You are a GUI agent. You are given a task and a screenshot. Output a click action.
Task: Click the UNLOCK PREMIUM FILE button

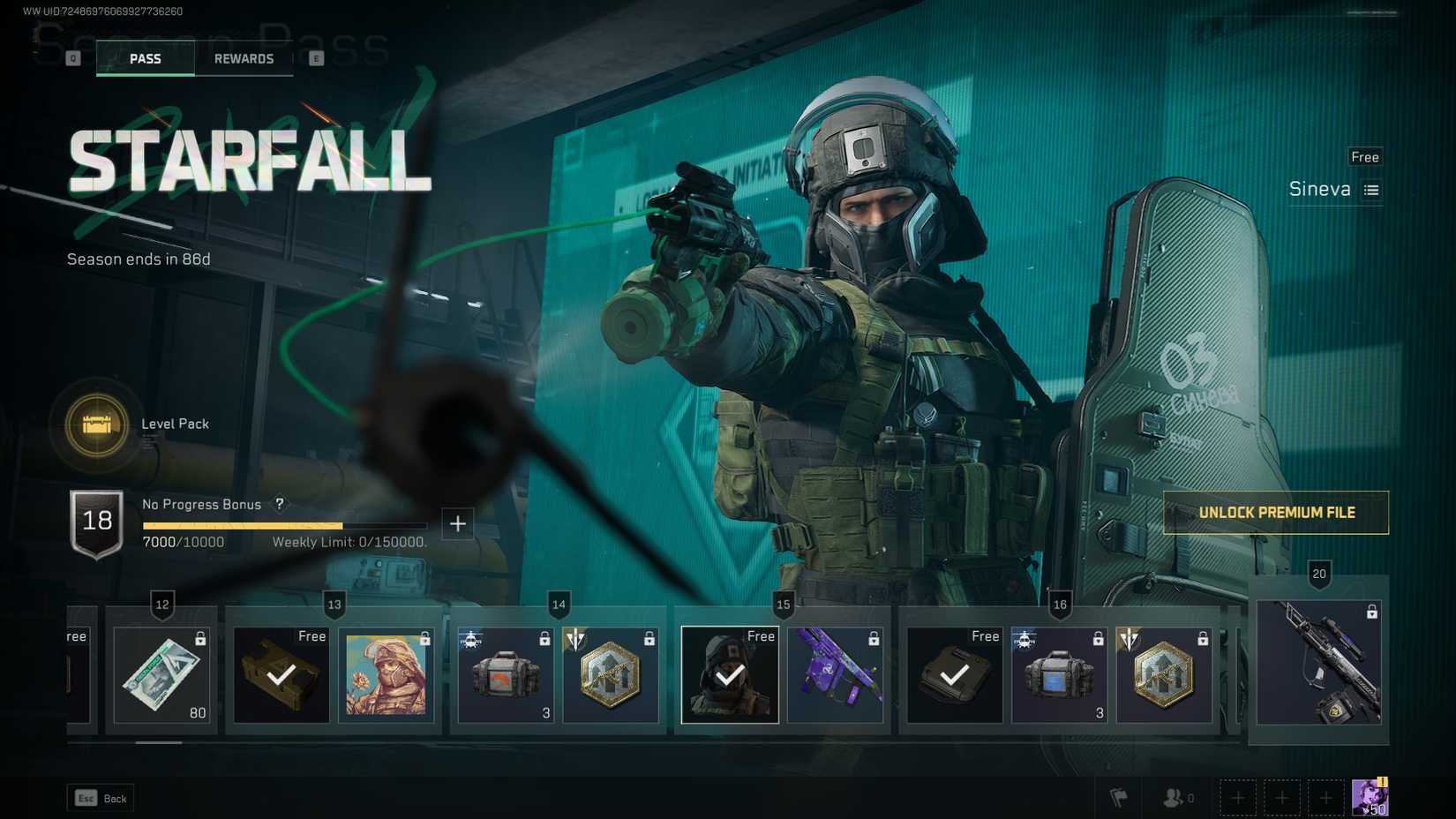[1274, 512]
